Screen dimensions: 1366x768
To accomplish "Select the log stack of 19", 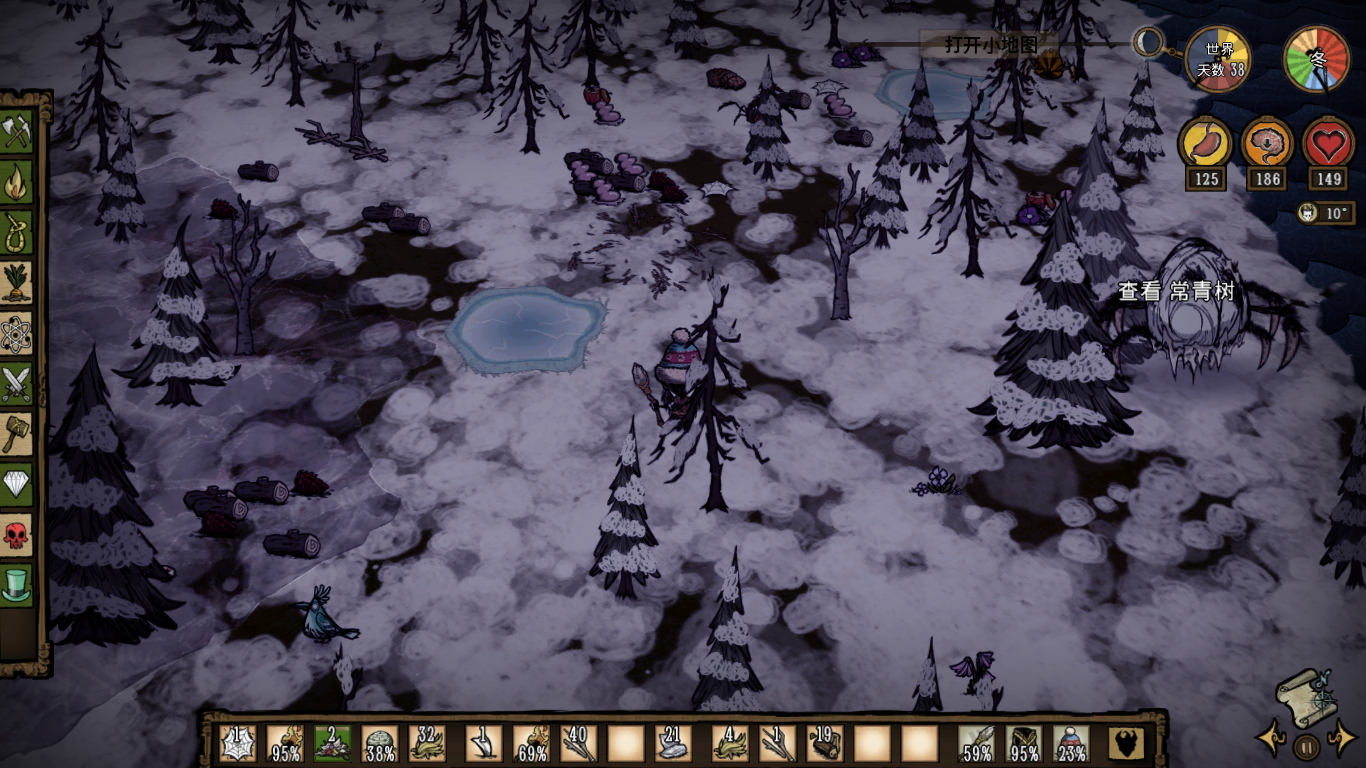I will [825, 743].
